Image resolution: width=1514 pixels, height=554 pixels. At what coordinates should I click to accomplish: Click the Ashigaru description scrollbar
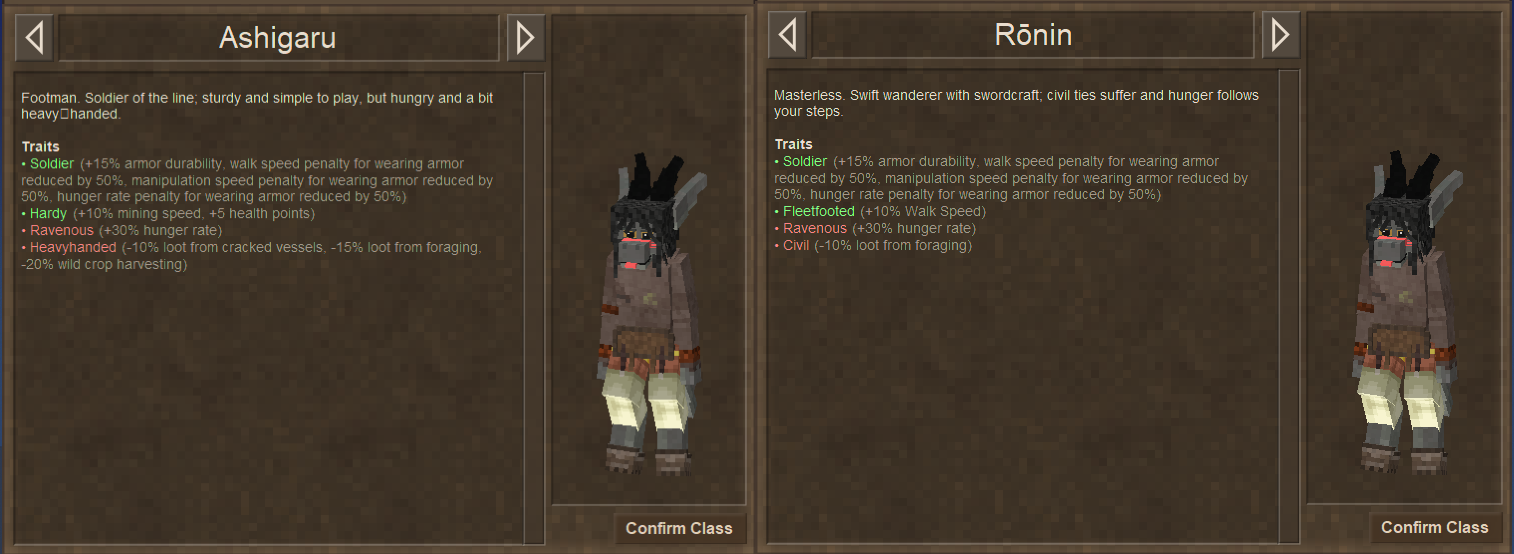pos(534,300)
